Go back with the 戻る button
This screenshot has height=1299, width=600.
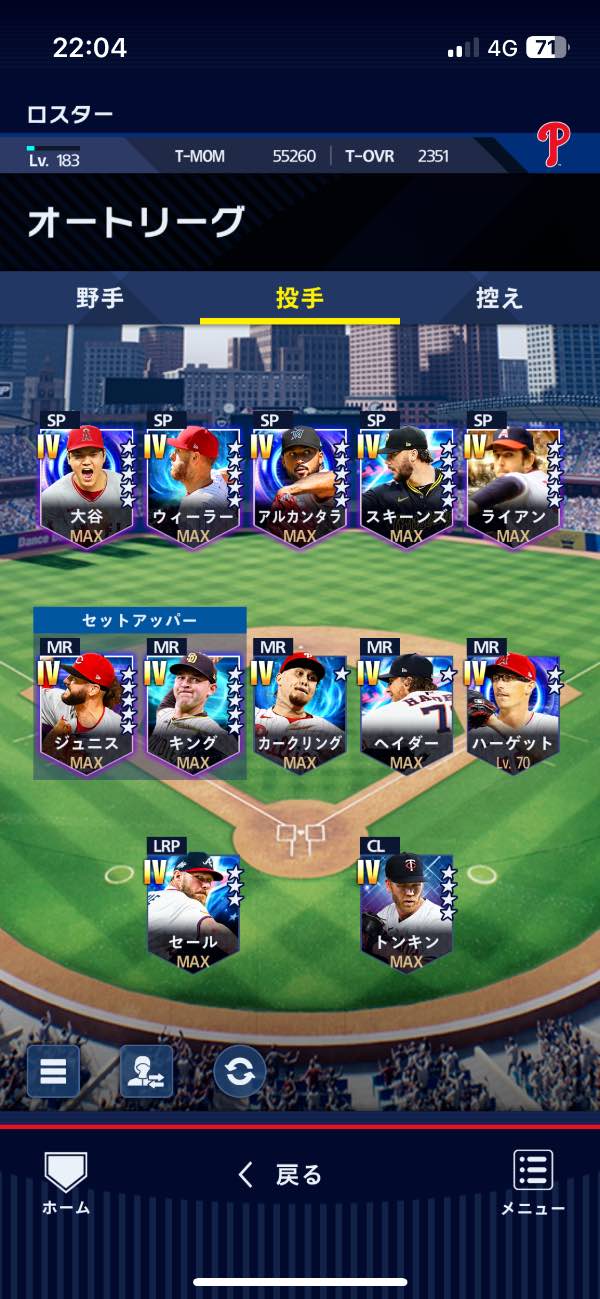point(280,1175)
